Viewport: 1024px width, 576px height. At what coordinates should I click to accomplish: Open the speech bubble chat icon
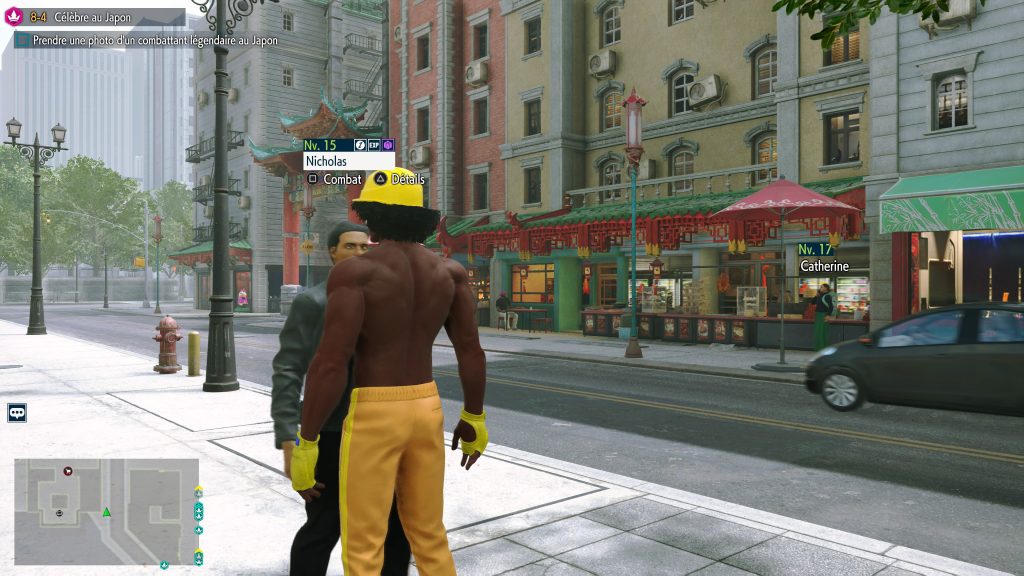point(17,412)
